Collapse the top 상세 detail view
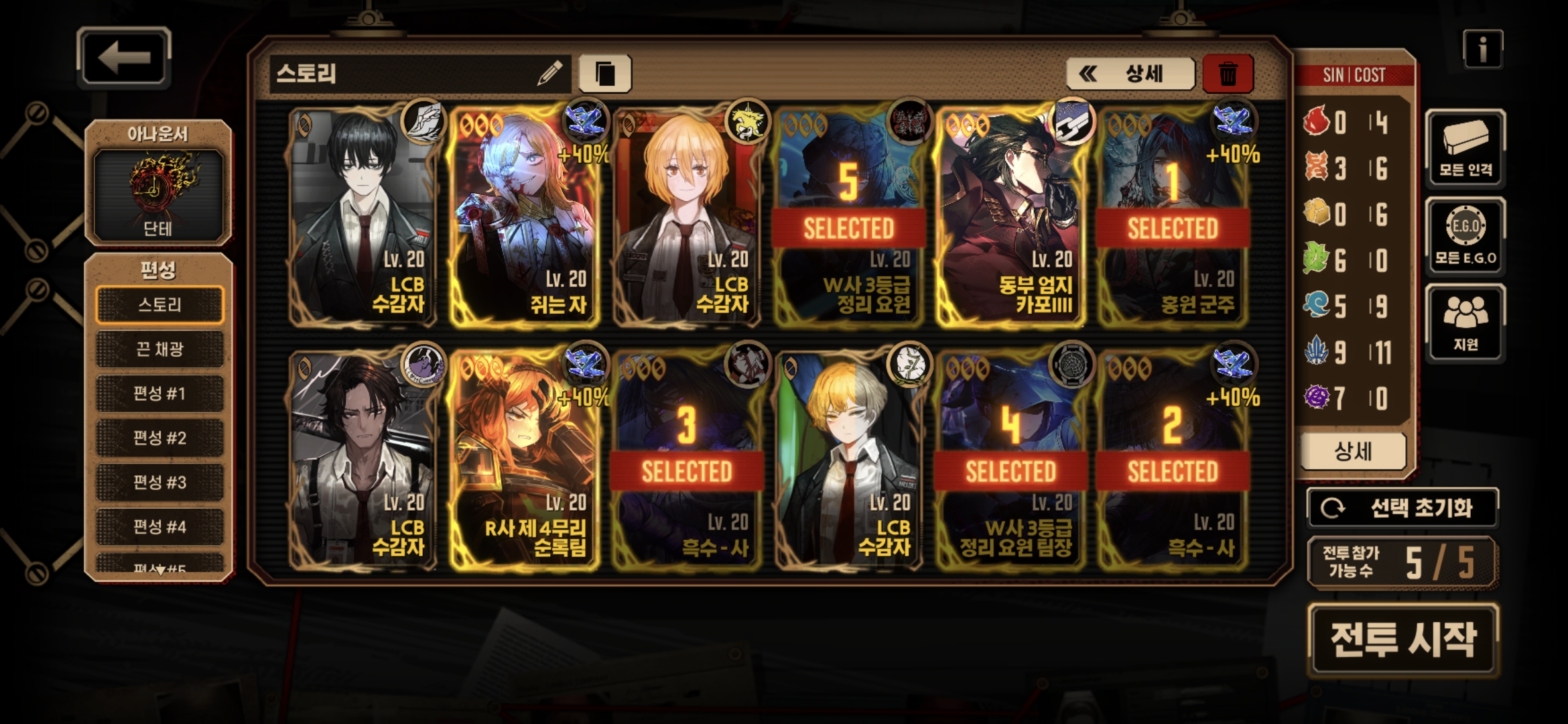 1130,73
